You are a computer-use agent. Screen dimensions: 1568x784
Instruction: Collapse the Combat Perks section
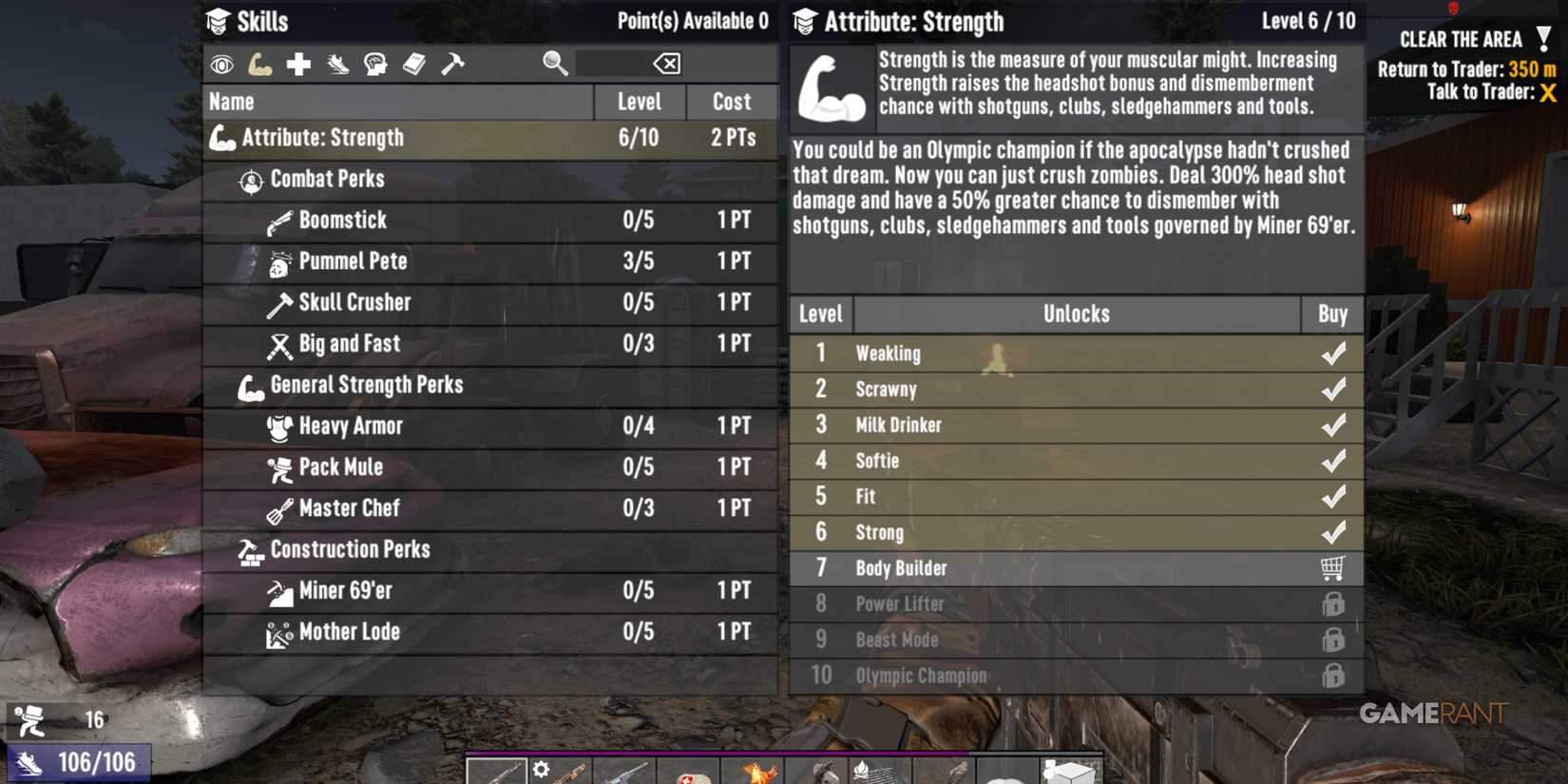tap(327, 179)
